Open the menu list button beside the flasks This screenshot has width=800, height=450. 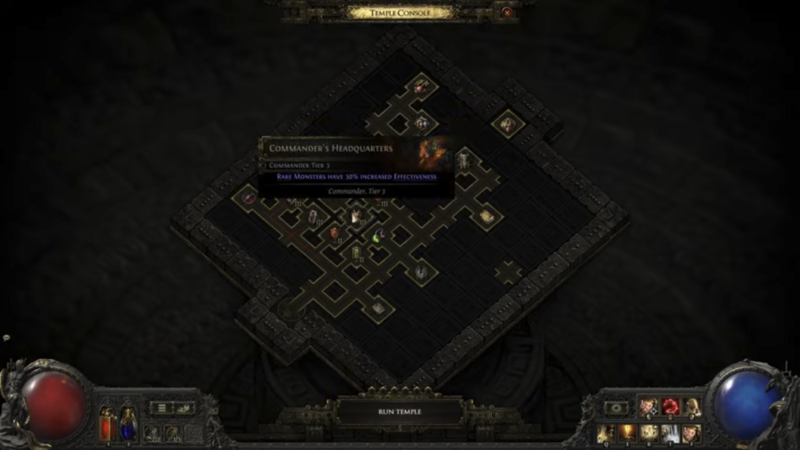(x=162, y=408)
